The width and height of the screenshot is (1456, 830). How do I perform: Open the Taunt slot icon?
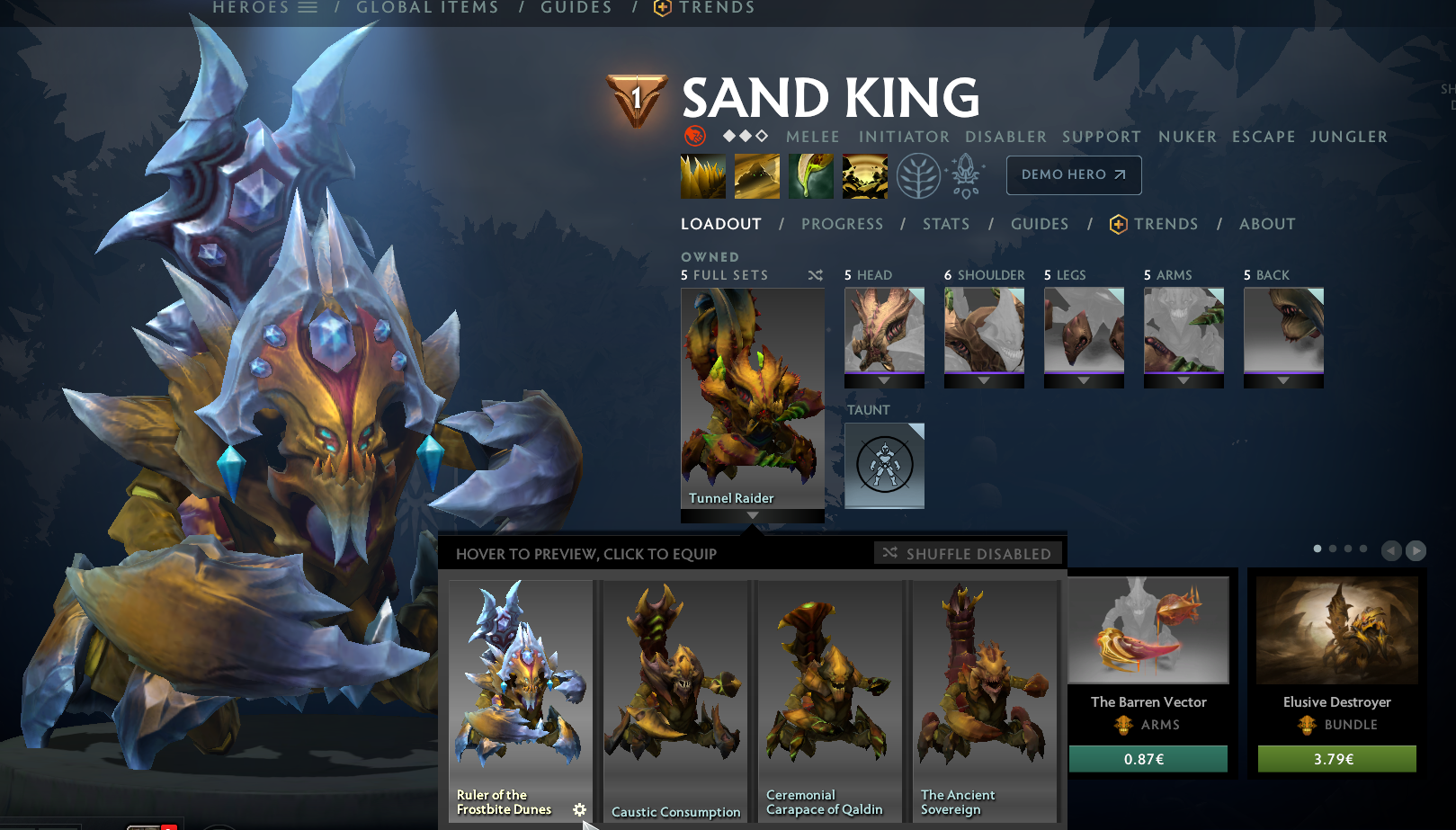tap(884, 465)
